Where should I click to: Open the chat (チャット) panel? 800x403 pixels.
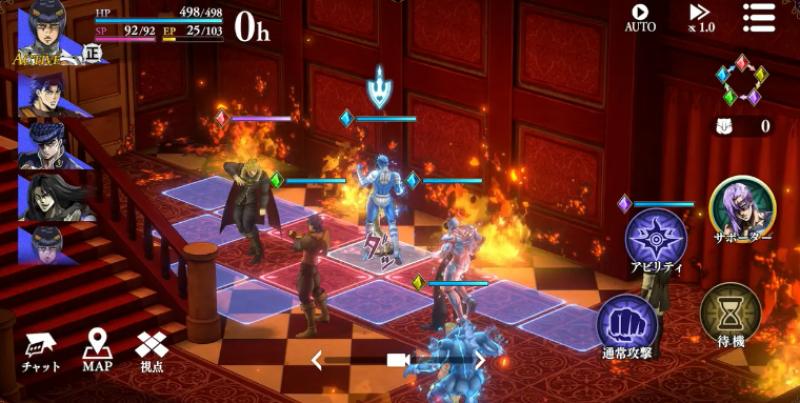coord(40,350)
